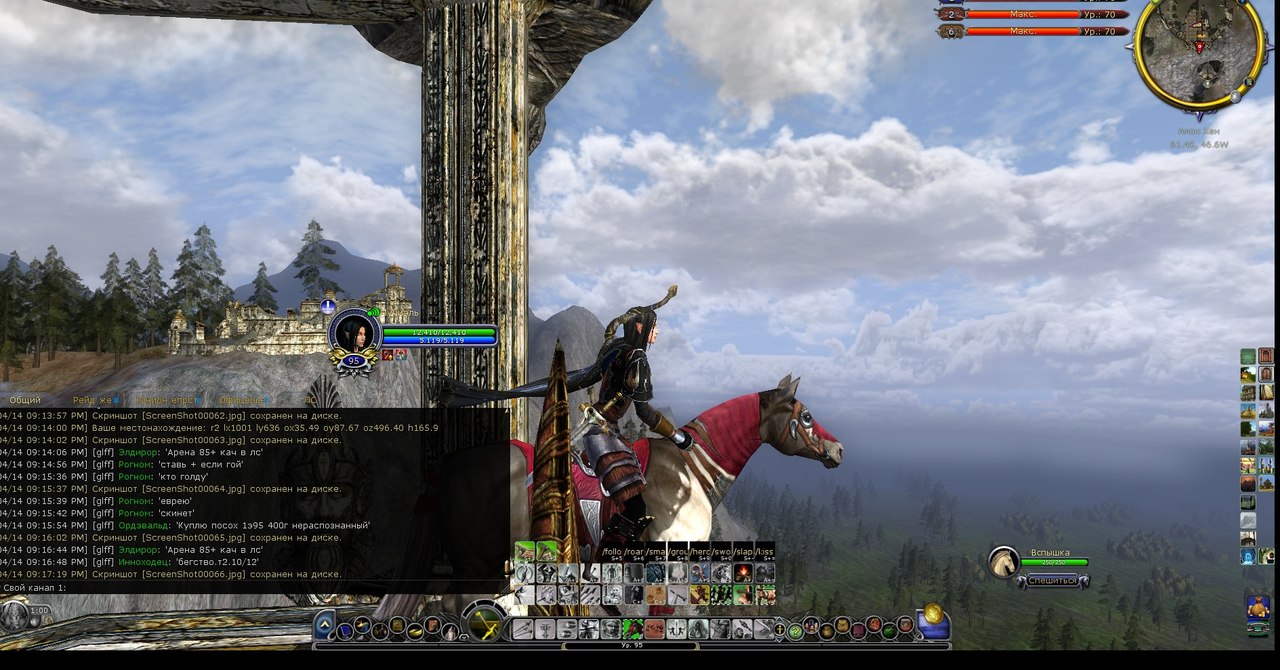Screen dimensions: 1280x670
Task: Click the player character portrait
Action: click(353, 333)
